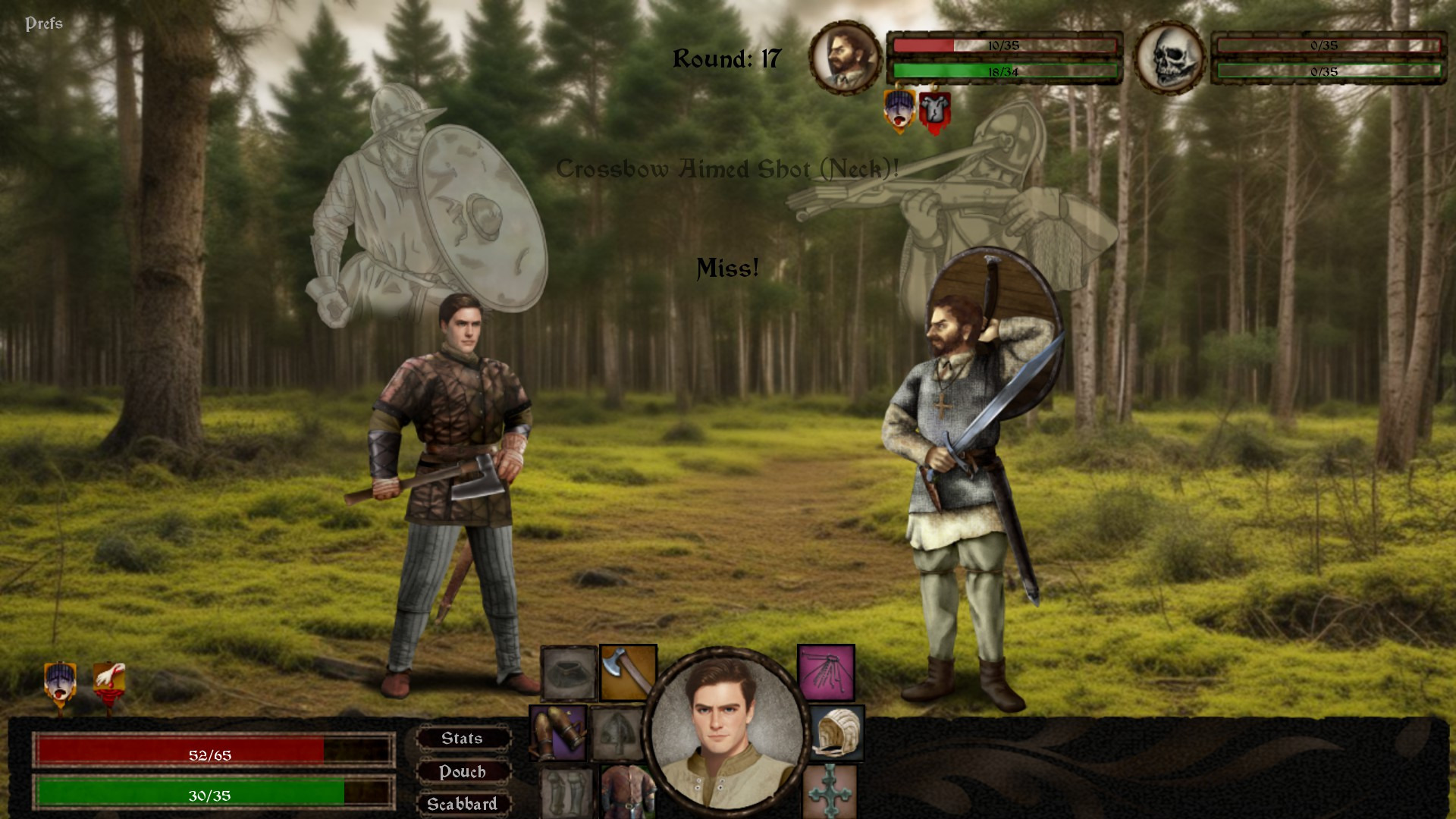Click the bearded enemy portrait
Screen dimensions: 1456x819
click(x=845, y=58)
